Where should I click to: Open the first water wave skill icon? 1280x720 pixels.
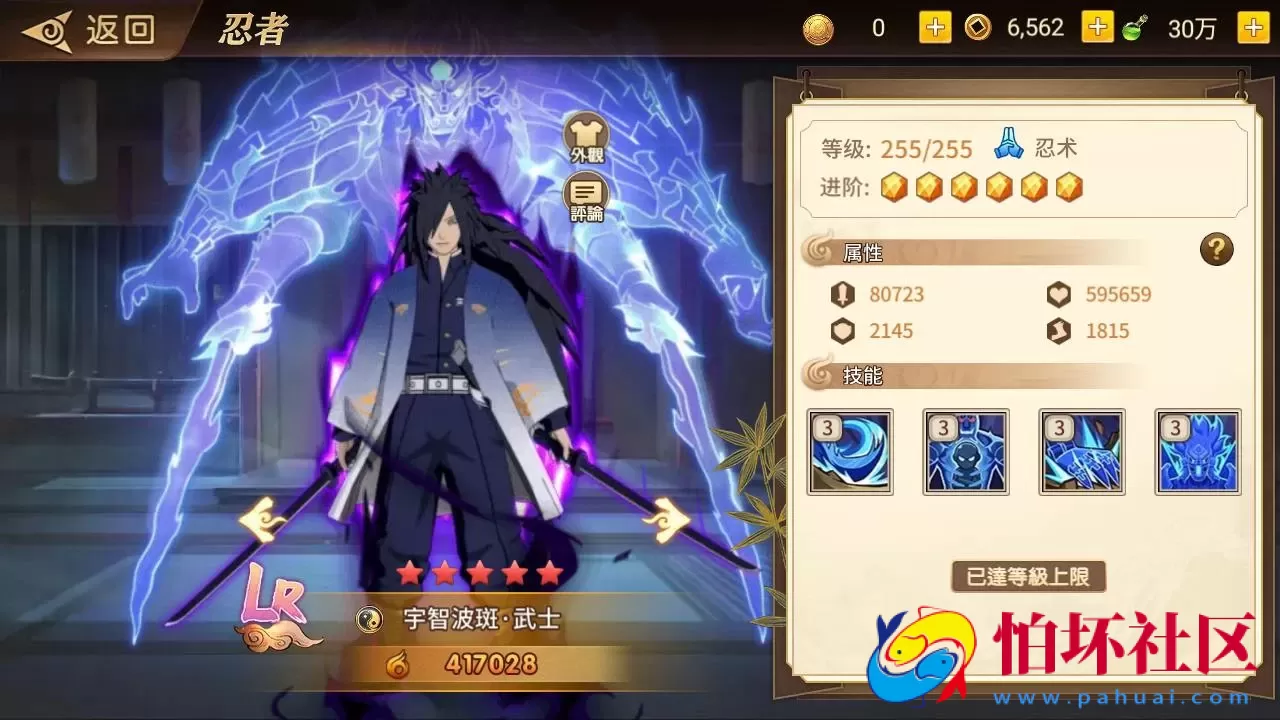pyautogui.click(x=850, y=452)
